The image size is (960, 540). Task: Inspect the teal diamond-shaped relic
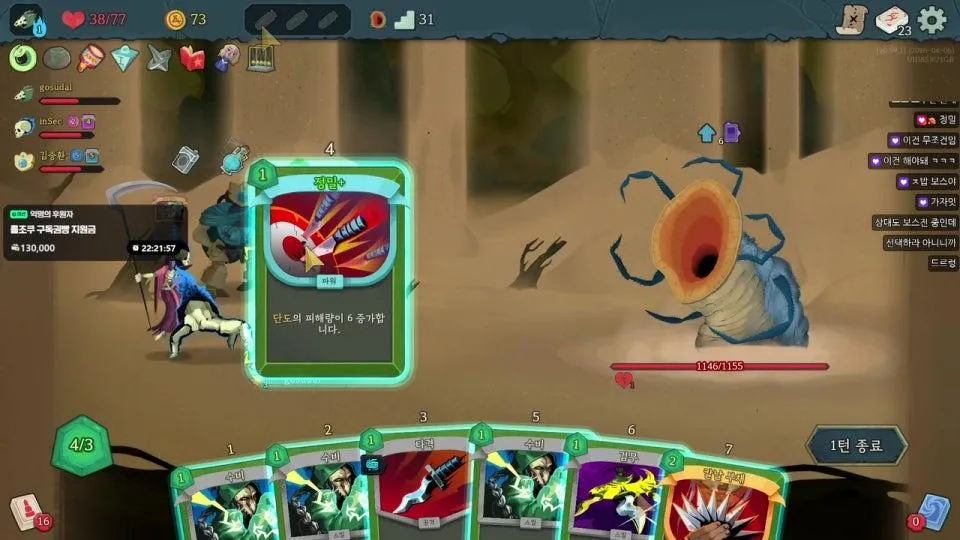pos(124,58)
